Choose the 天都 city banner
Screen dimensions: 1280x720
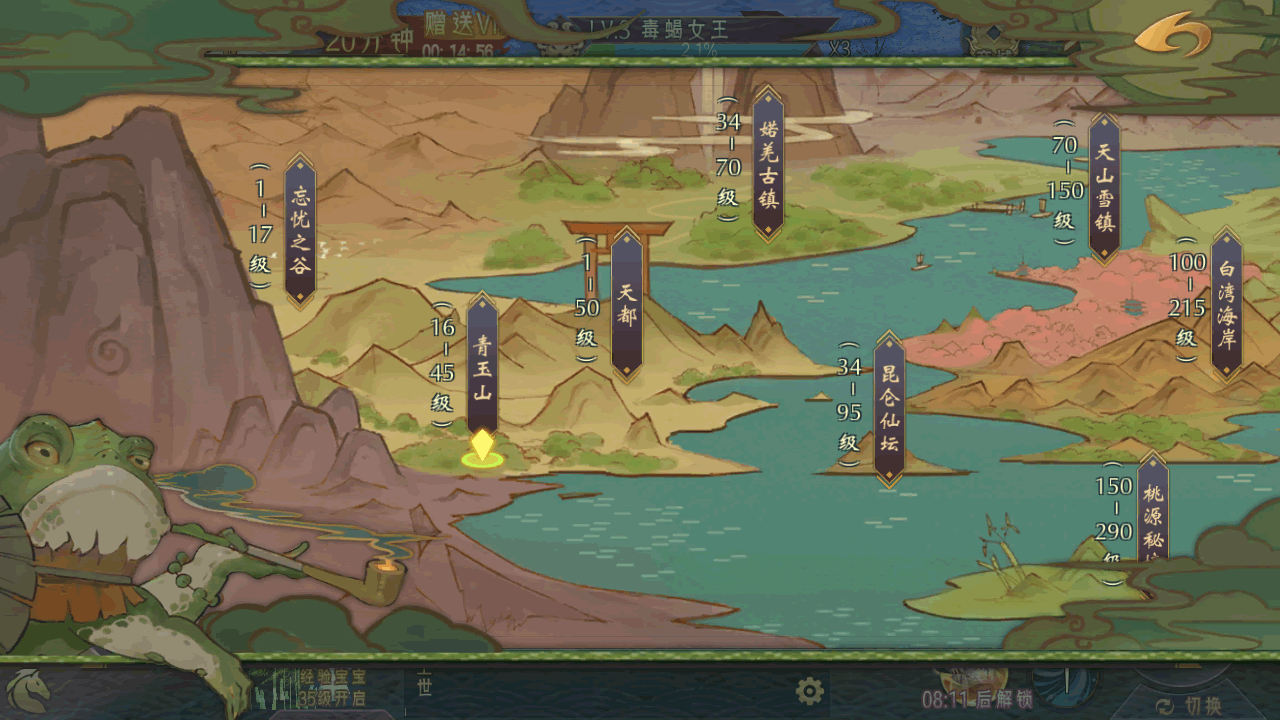[627, 304]
